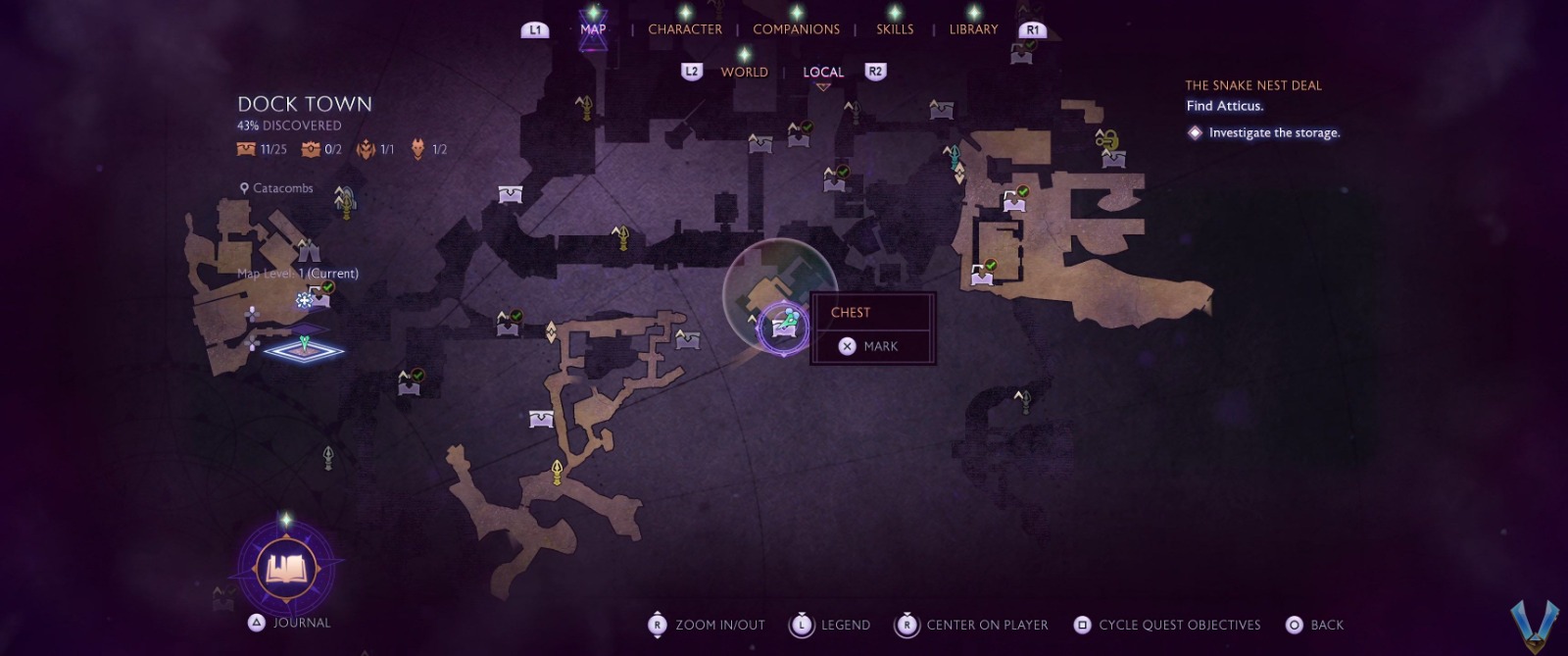This screenshot has height=656, width=1568.
Task: Select the Map tab
Action: click(x=593, y=29)
